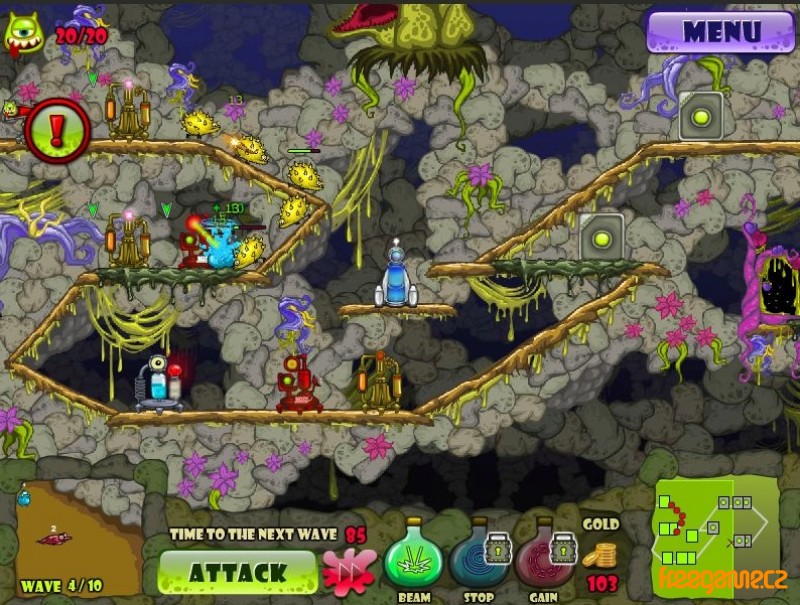Image resolution: width=800 pixels, height=605 pixels.
Task: Click the red exclamation alert icon
Action: (57, 131)
